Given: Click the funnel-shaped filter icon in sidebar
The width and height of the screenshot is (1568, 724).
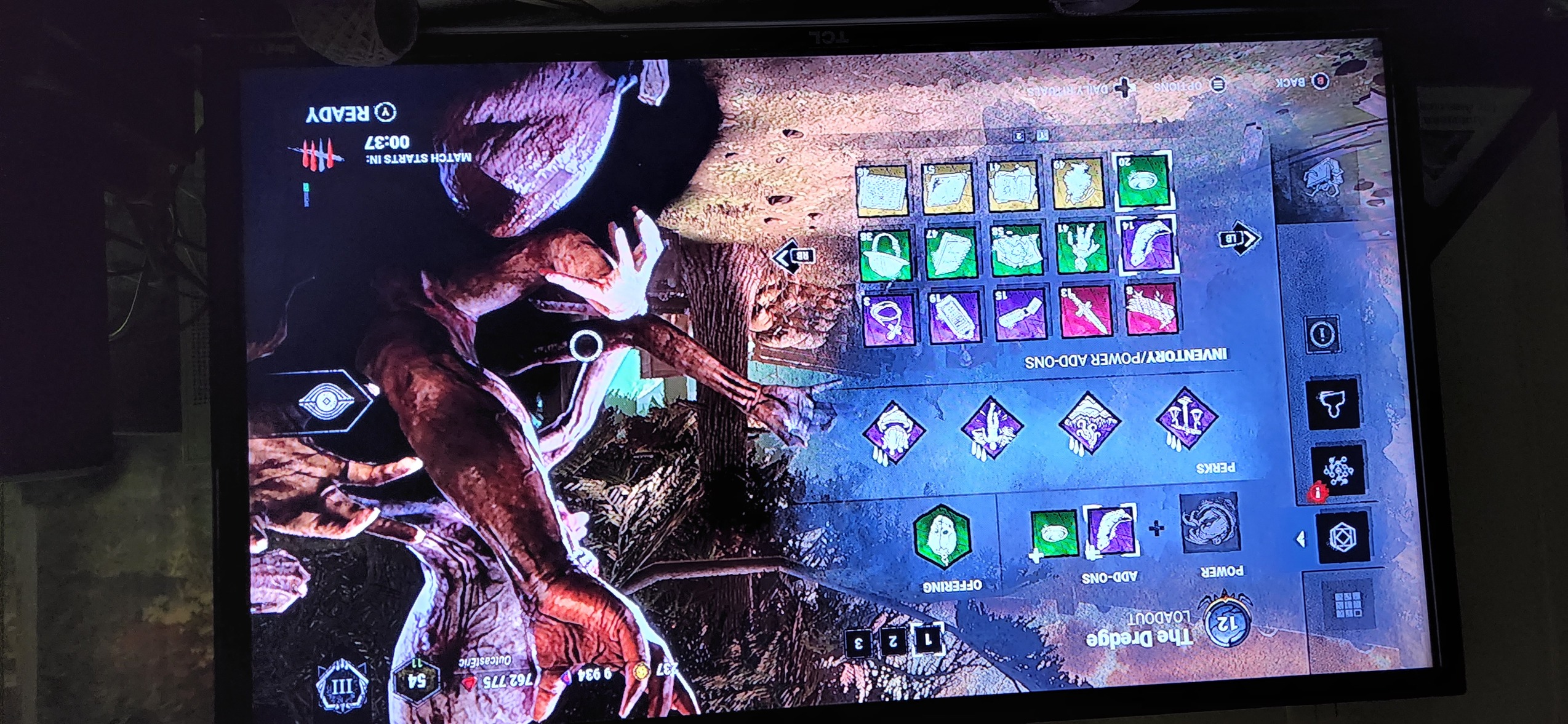Looking at the screenshot, I should [1332, 403].
